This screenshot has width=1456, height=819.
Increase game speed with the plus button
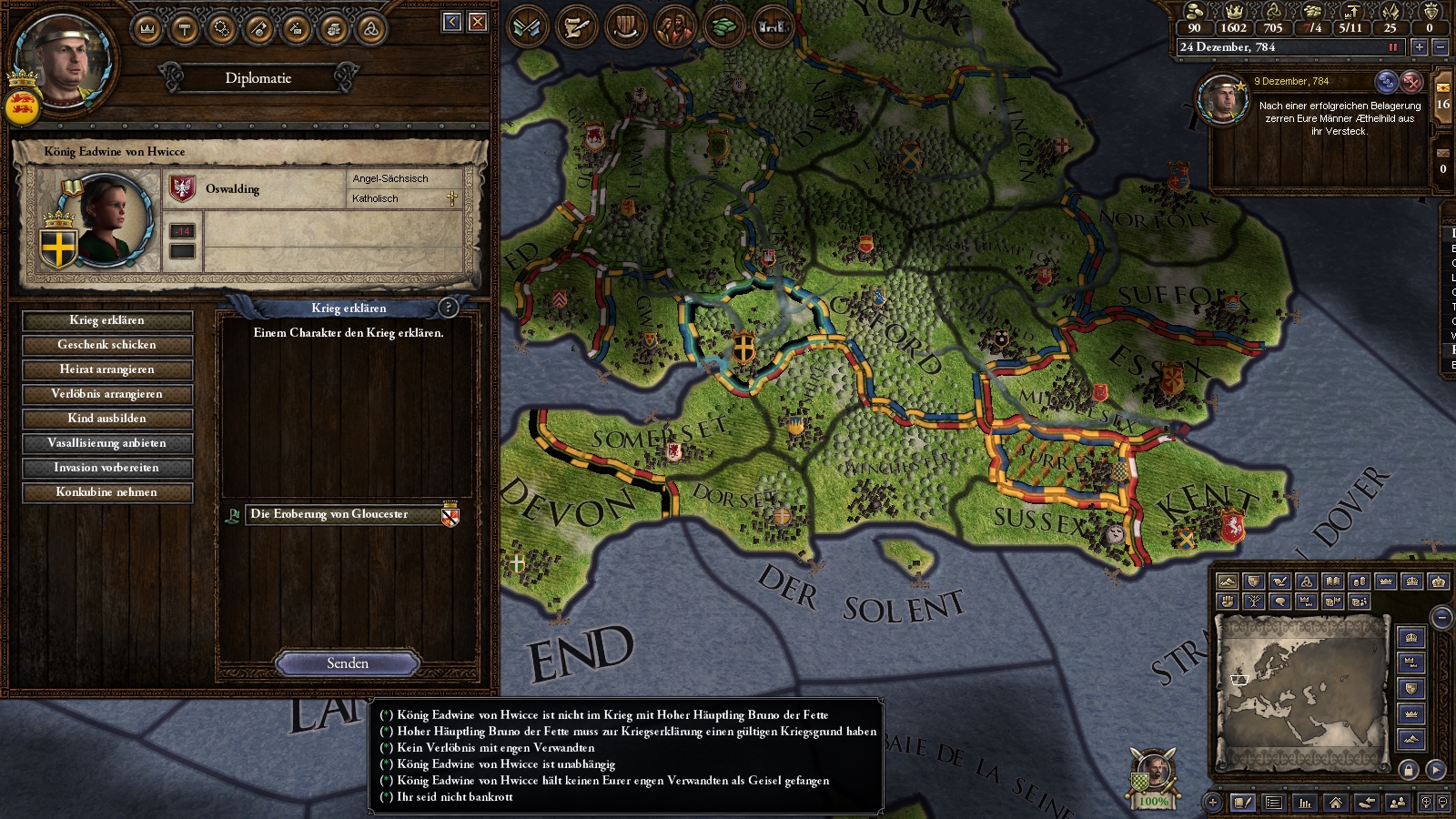tap(1419, 47)
